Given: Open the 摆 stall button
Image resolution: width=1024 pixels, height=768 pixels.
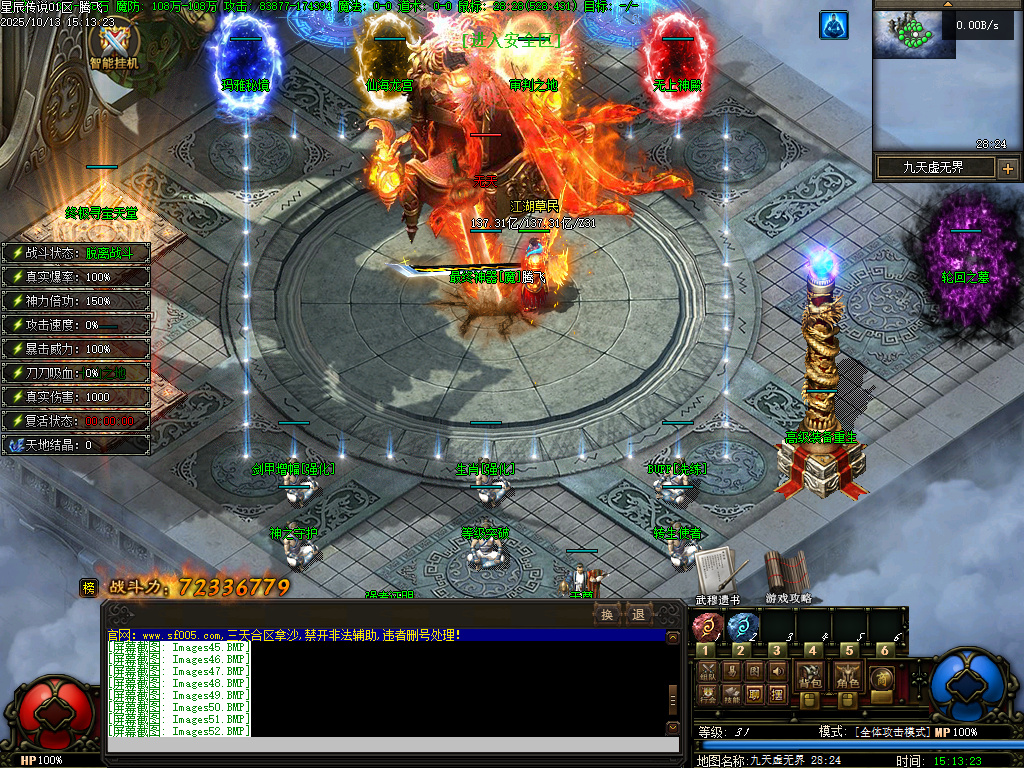Looking at the screenshot, I should tap(778, 694).
